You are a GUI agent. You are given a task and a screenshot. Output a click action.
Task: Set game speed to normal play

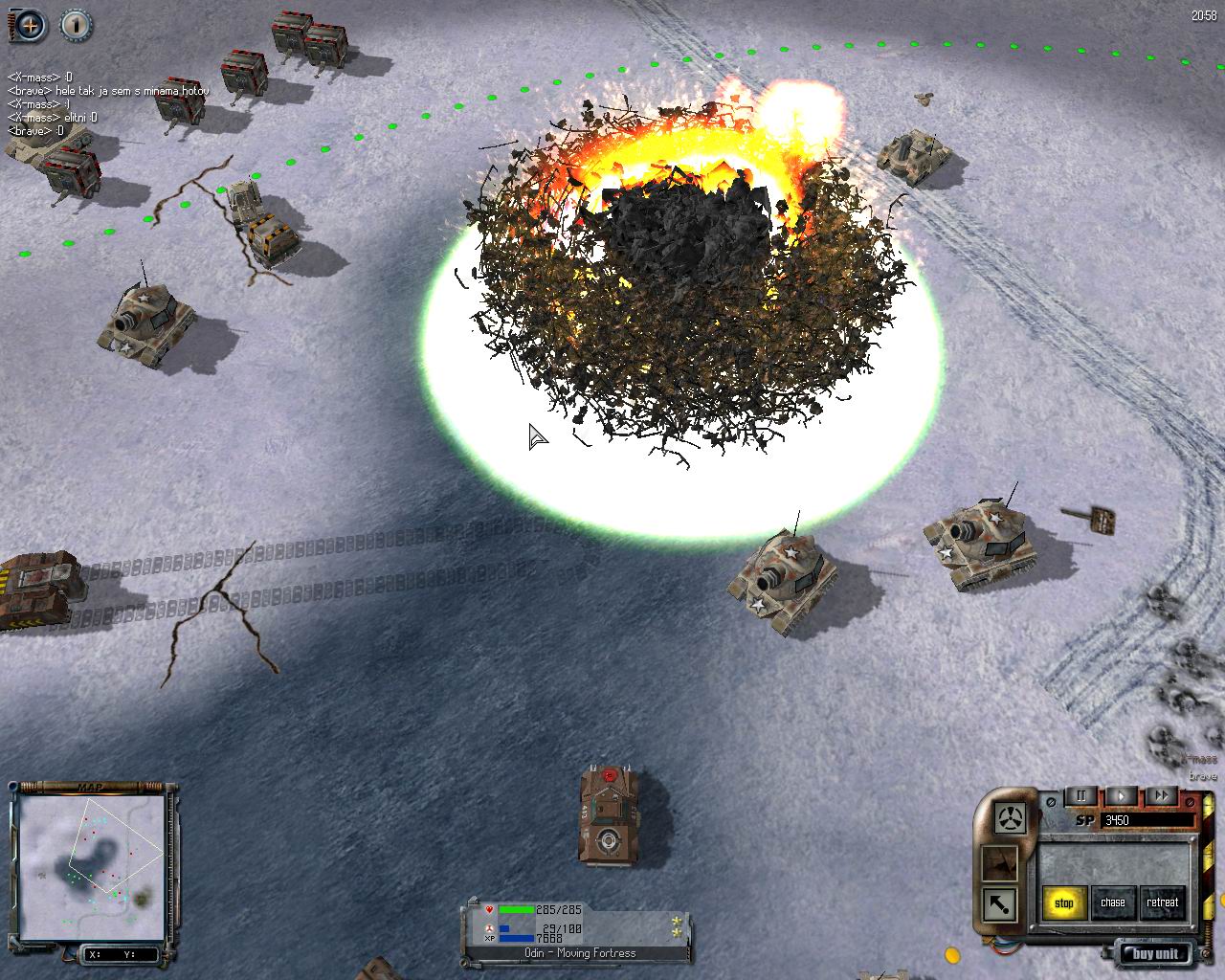tap(1121, 796)
